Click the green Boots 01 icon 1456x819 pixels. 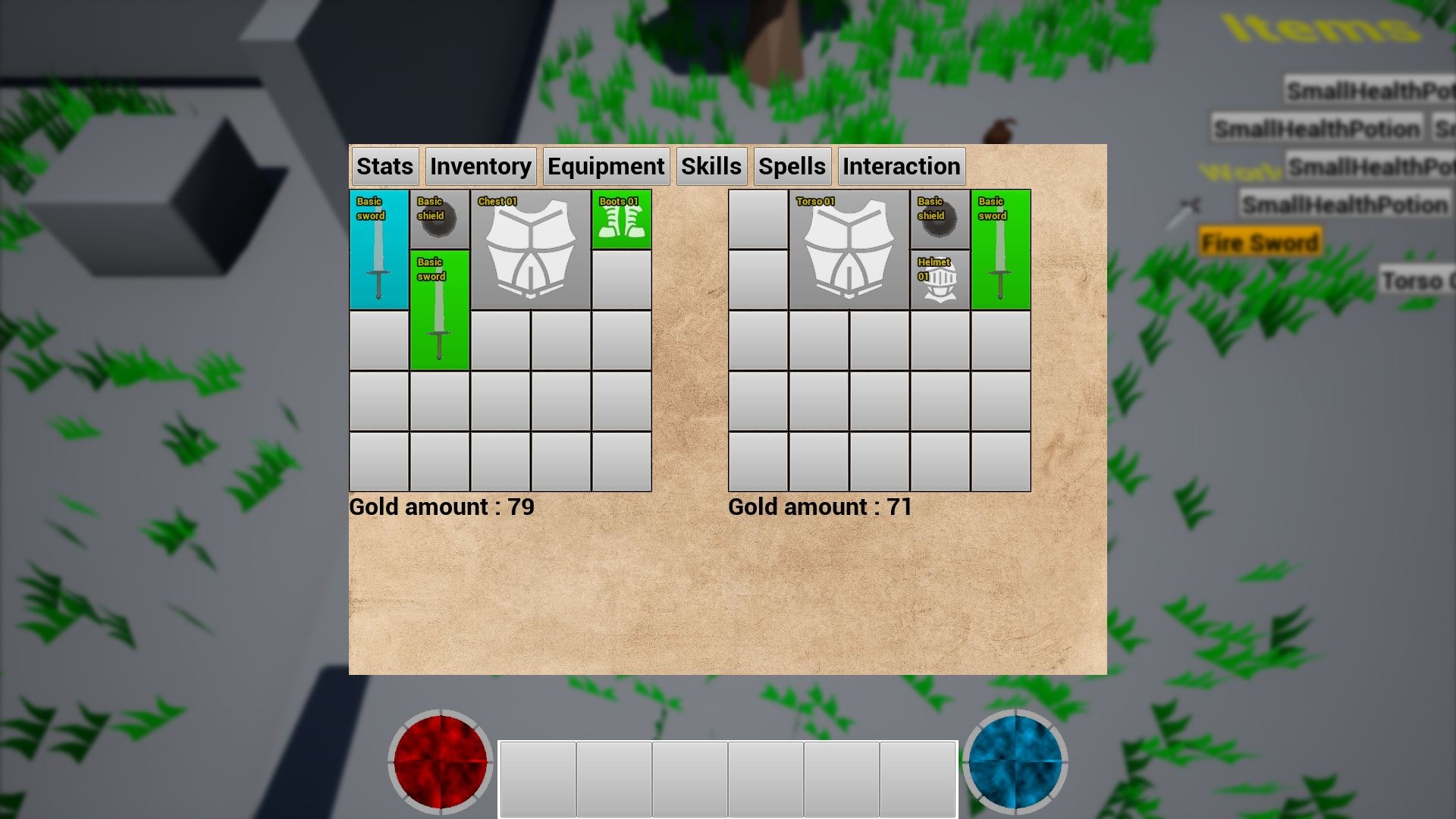click(620, 218)
